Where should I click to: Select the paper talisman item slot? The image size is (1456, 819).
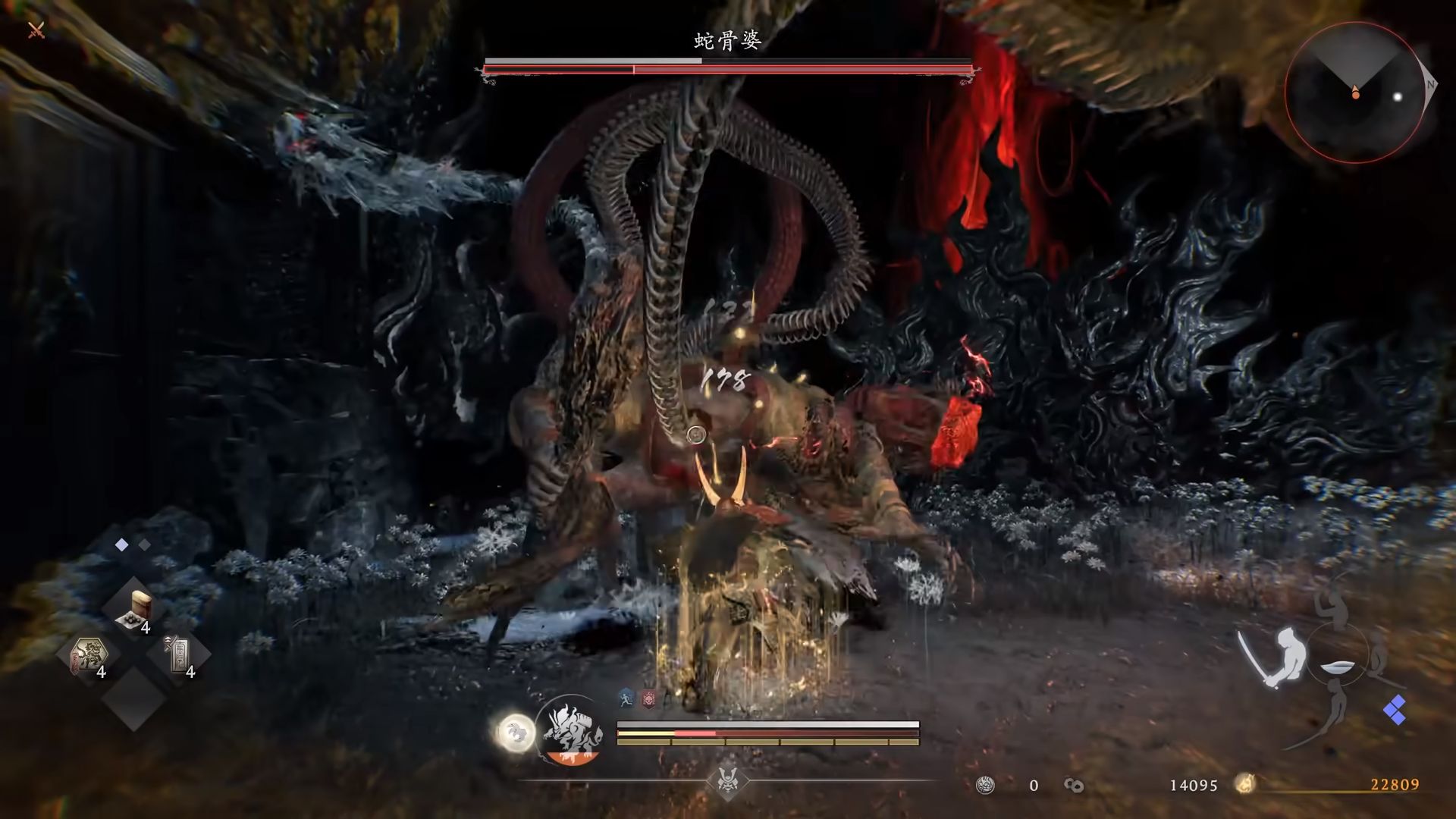coord(179,656)
